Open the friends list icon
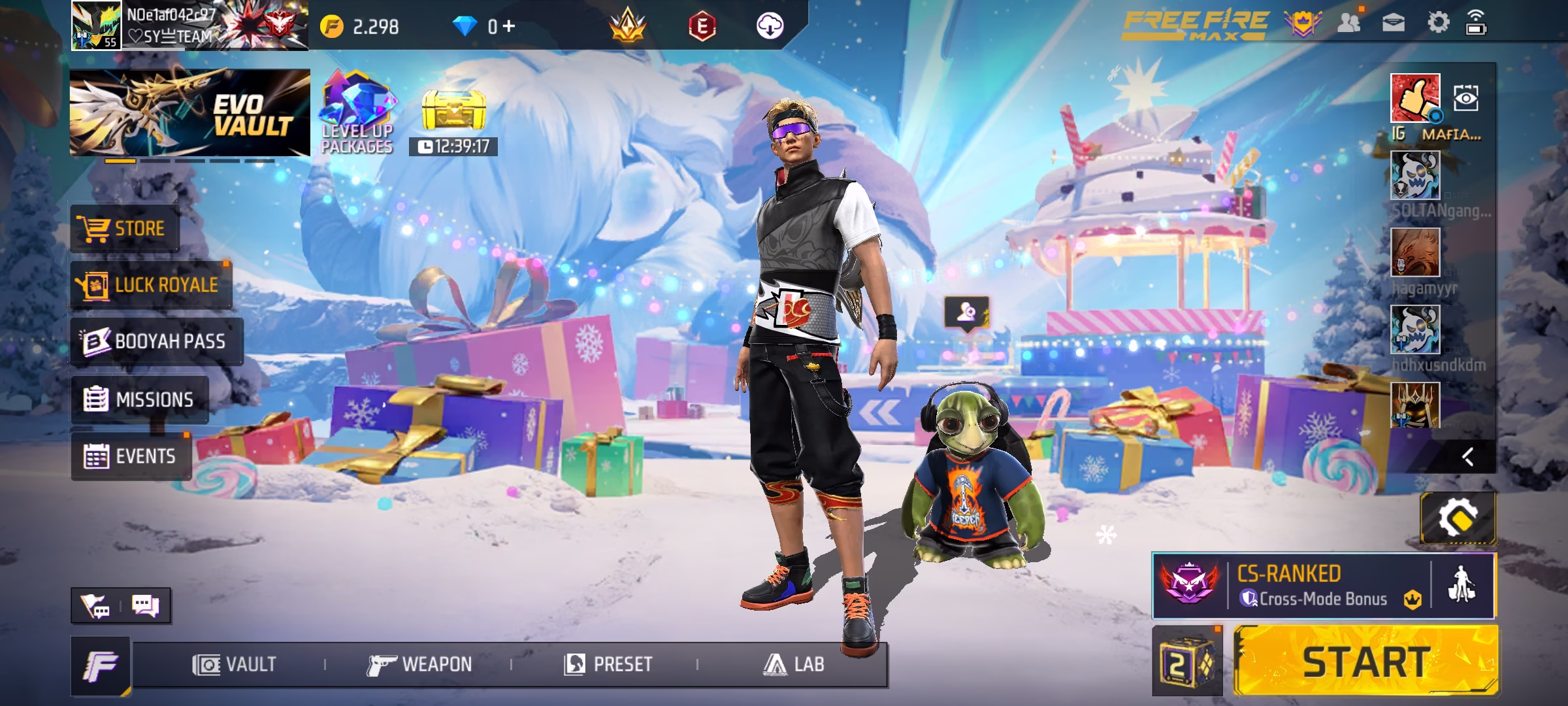The image size is (1568, 706). [x=1349, y=24]
